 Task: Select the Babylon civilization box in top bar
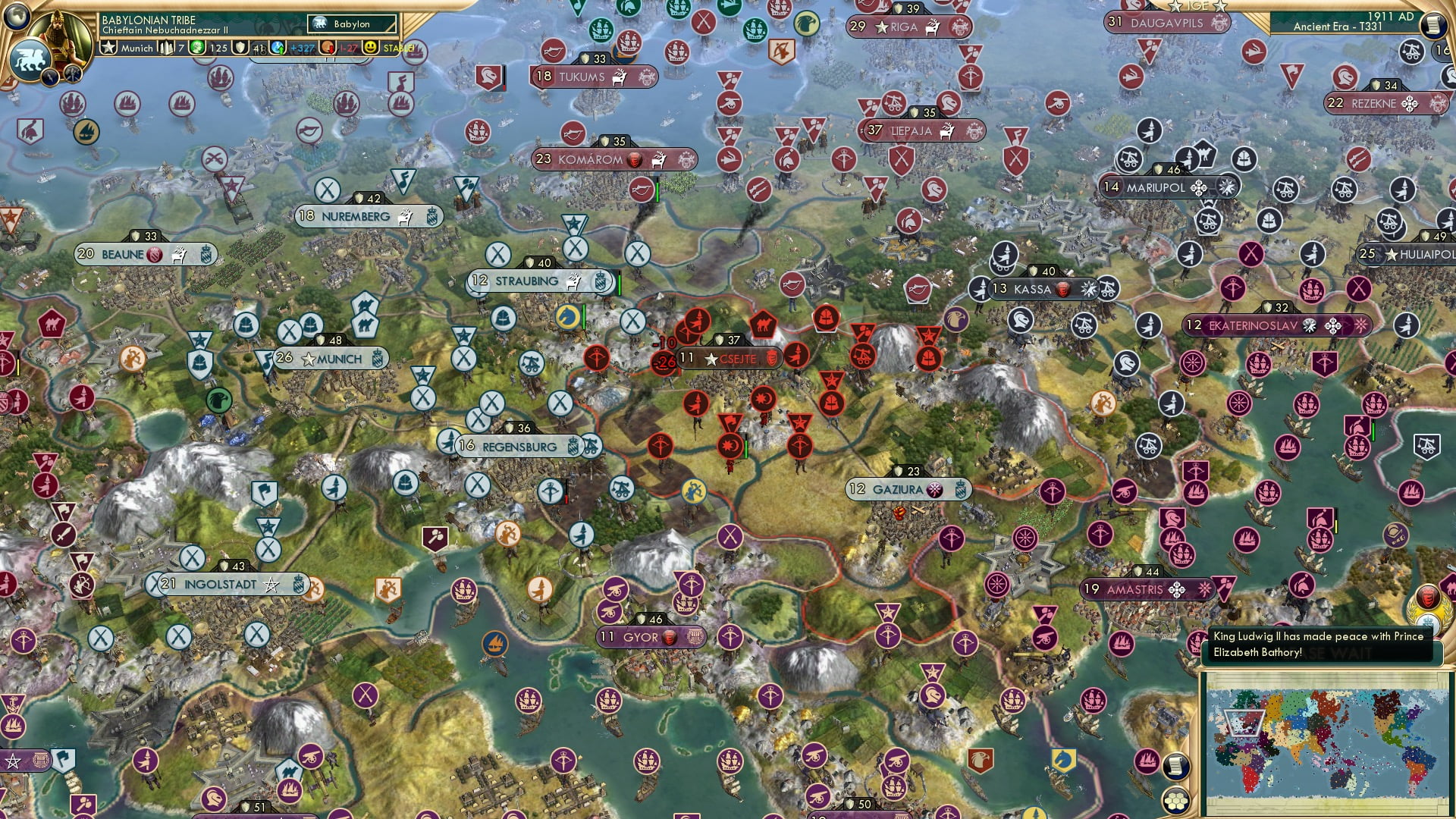pyautogui.click(x=353, y=24)
